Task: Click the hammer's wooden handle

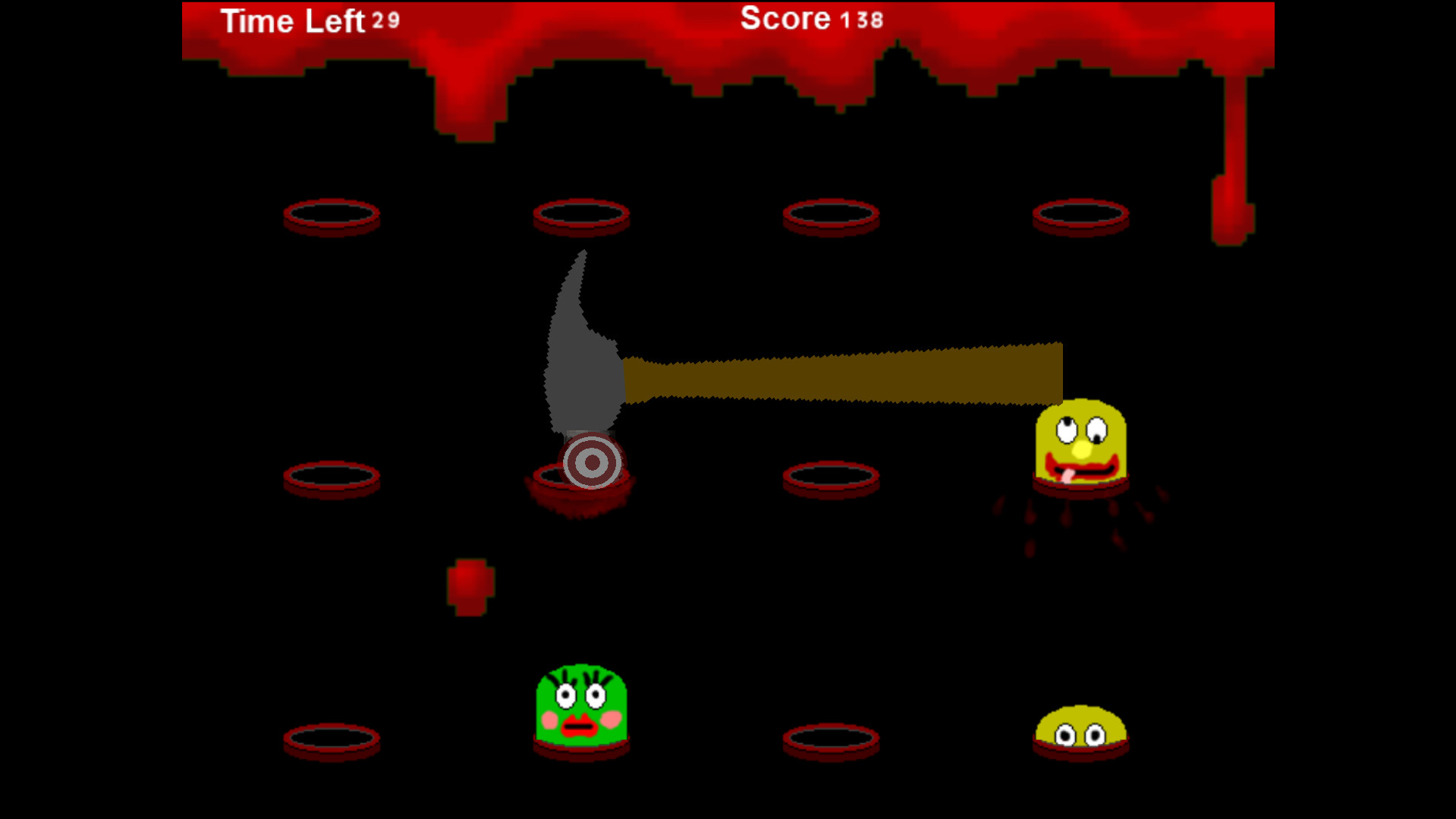Action: pyautogui.click(x=842, y=372)
